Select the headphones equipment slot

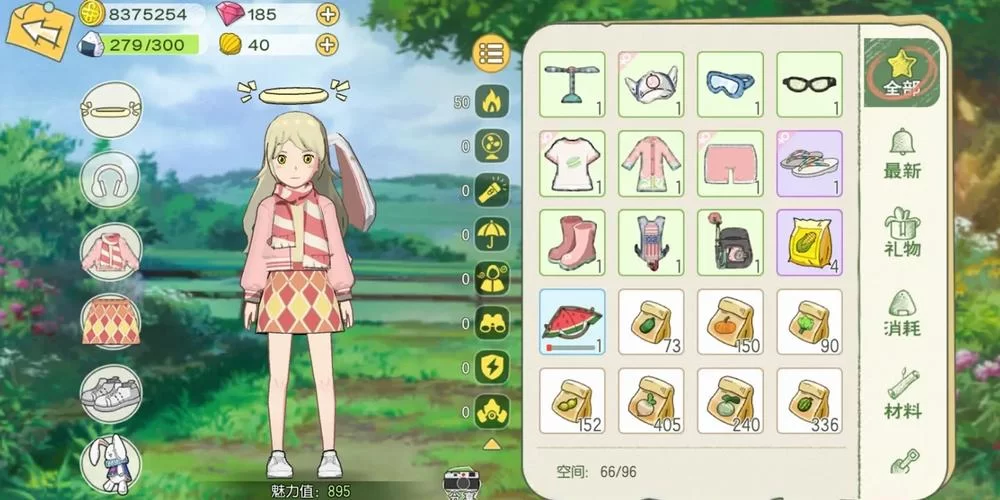click(110, 180)
